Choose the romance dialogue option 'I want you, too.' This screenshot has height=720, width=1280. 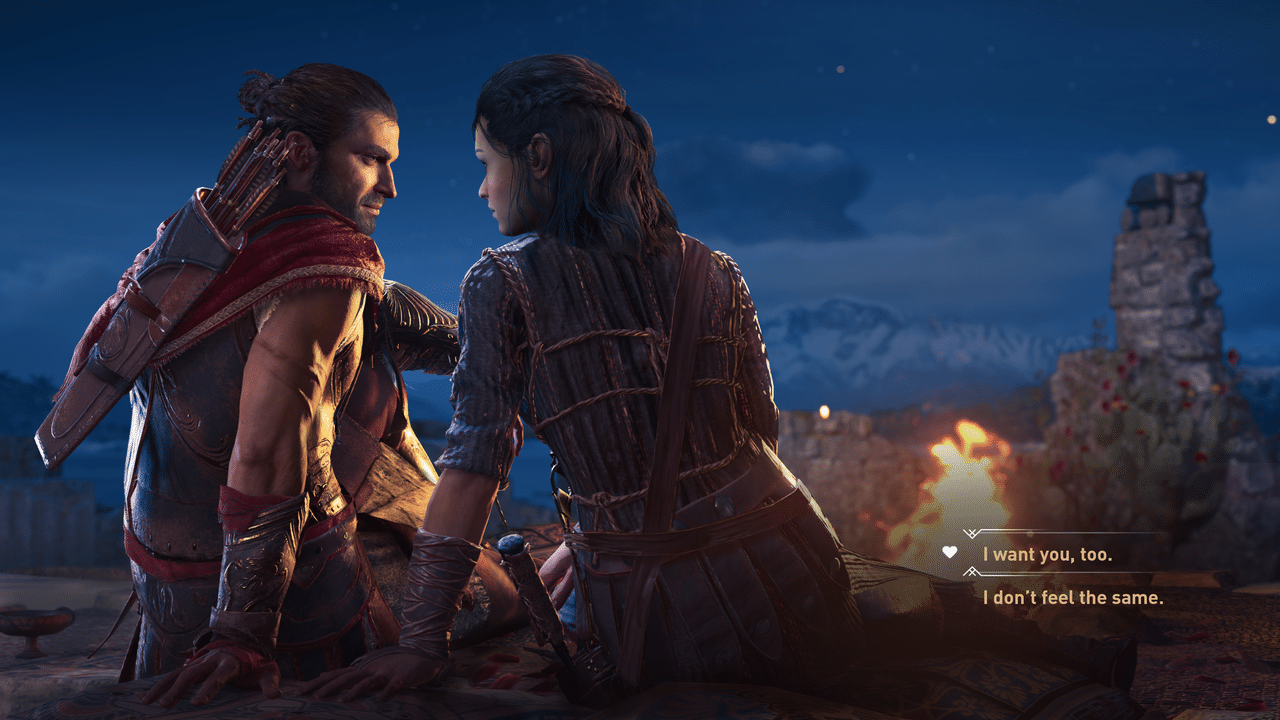[1046, 555]
